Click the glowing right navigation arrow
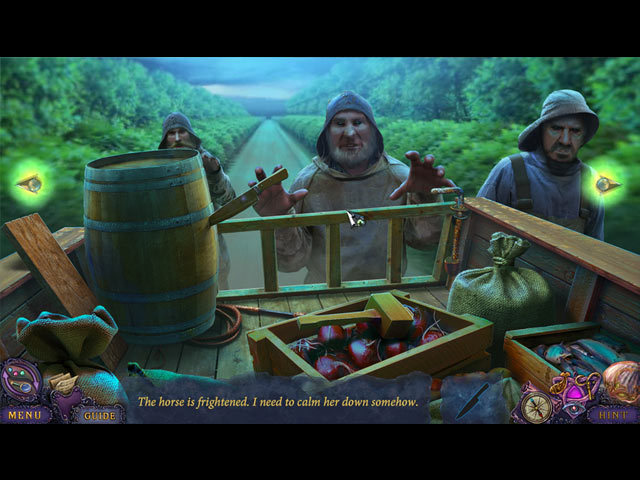 pyautogui.click(x=607, y=183)
